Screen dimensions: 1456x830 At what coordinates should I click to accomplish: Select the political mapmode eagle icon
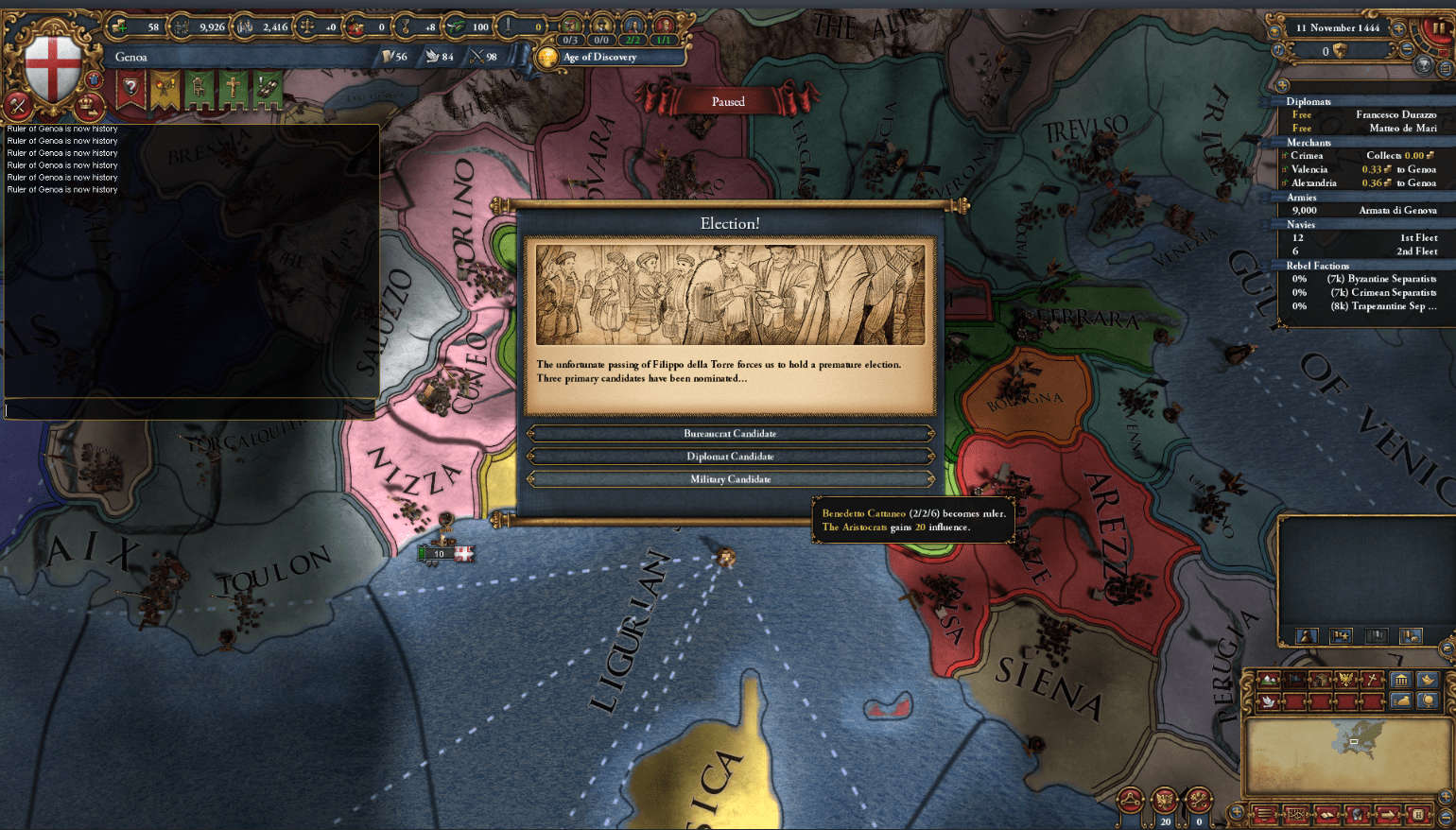pyautogui.click(x=1344, y=678)
